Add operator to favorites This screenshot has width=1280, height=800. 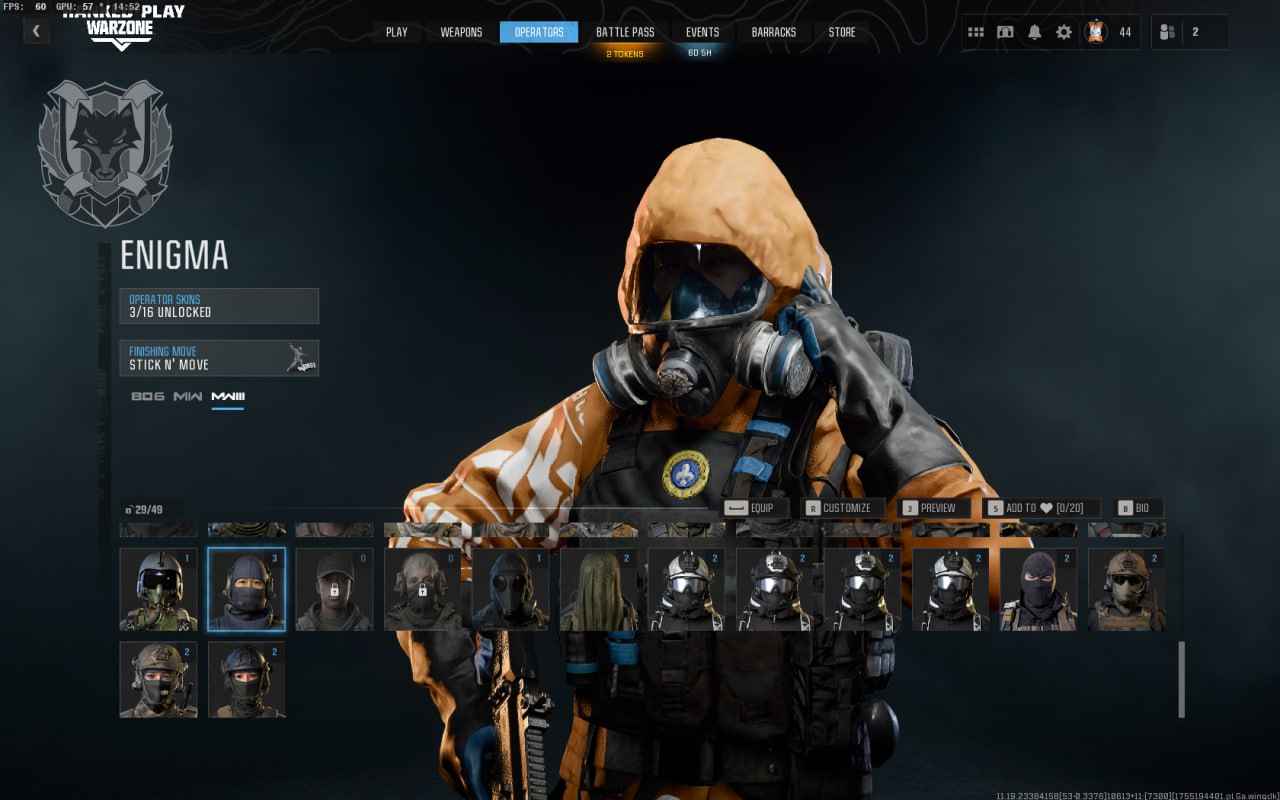pyautogui.click(x=1042, y=508)
